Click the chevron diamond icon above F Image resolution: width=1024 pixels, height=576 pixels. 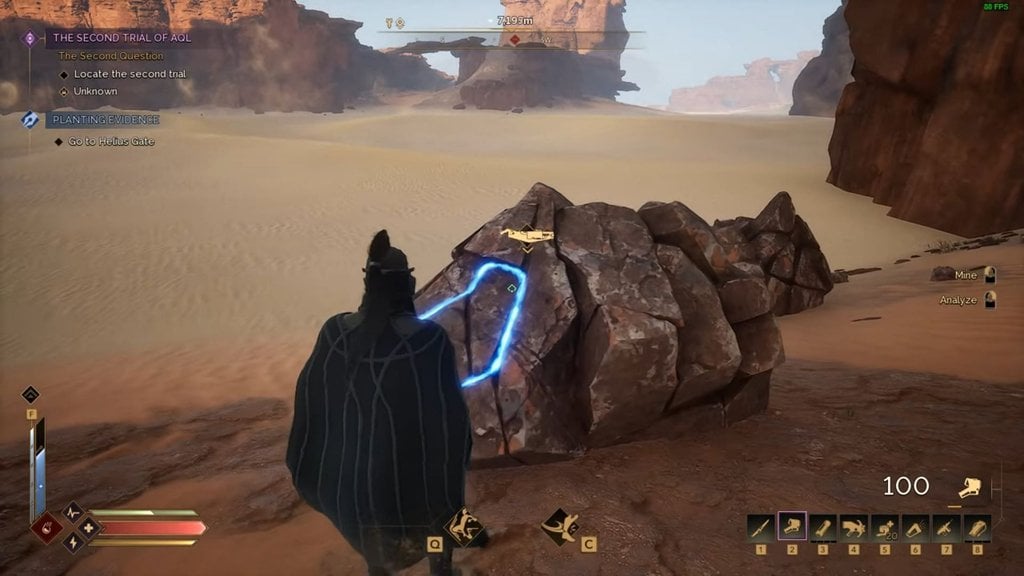(x=31, y=395)
